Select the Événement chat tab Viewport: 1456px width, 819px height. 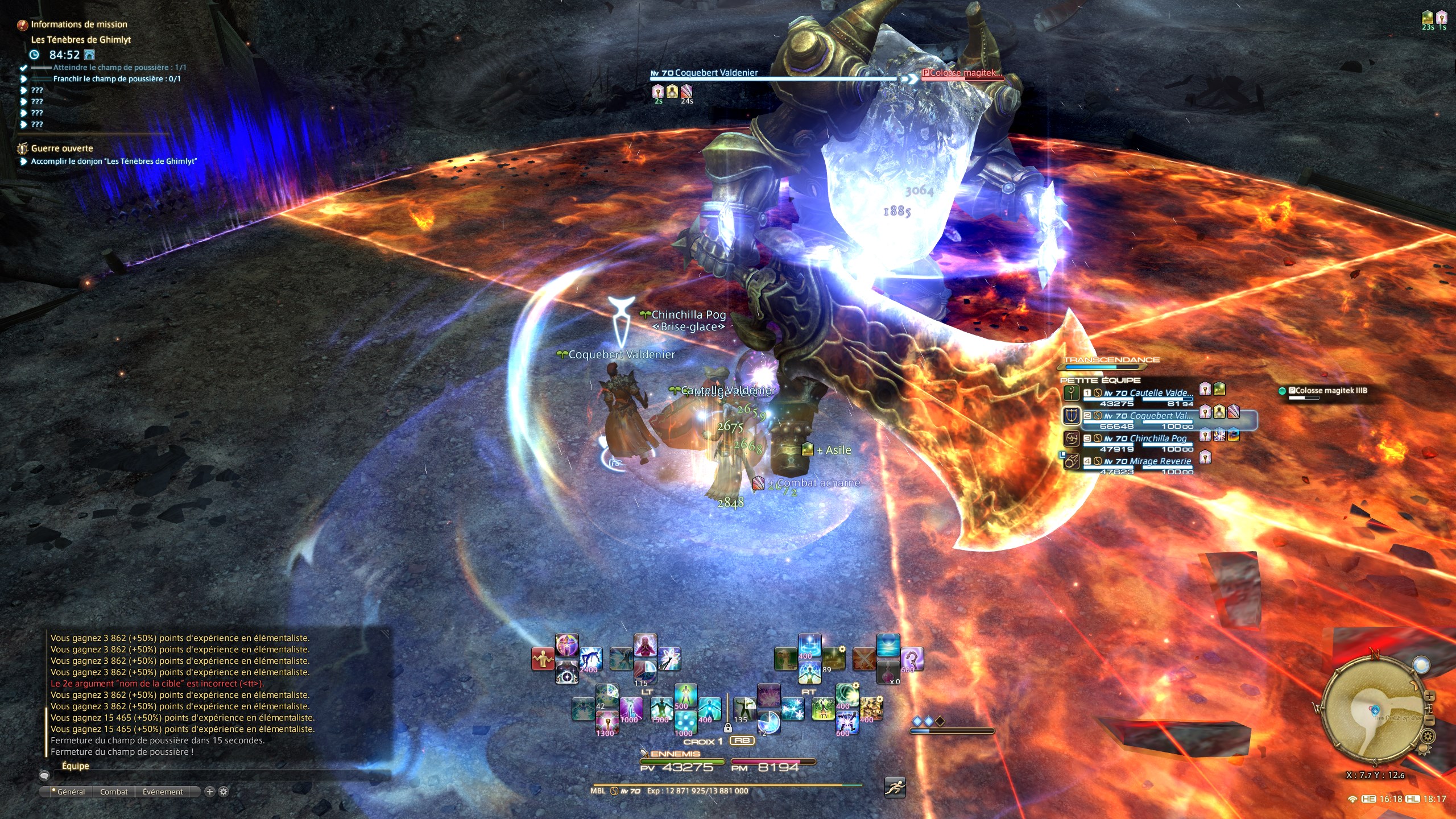(163, 792)
